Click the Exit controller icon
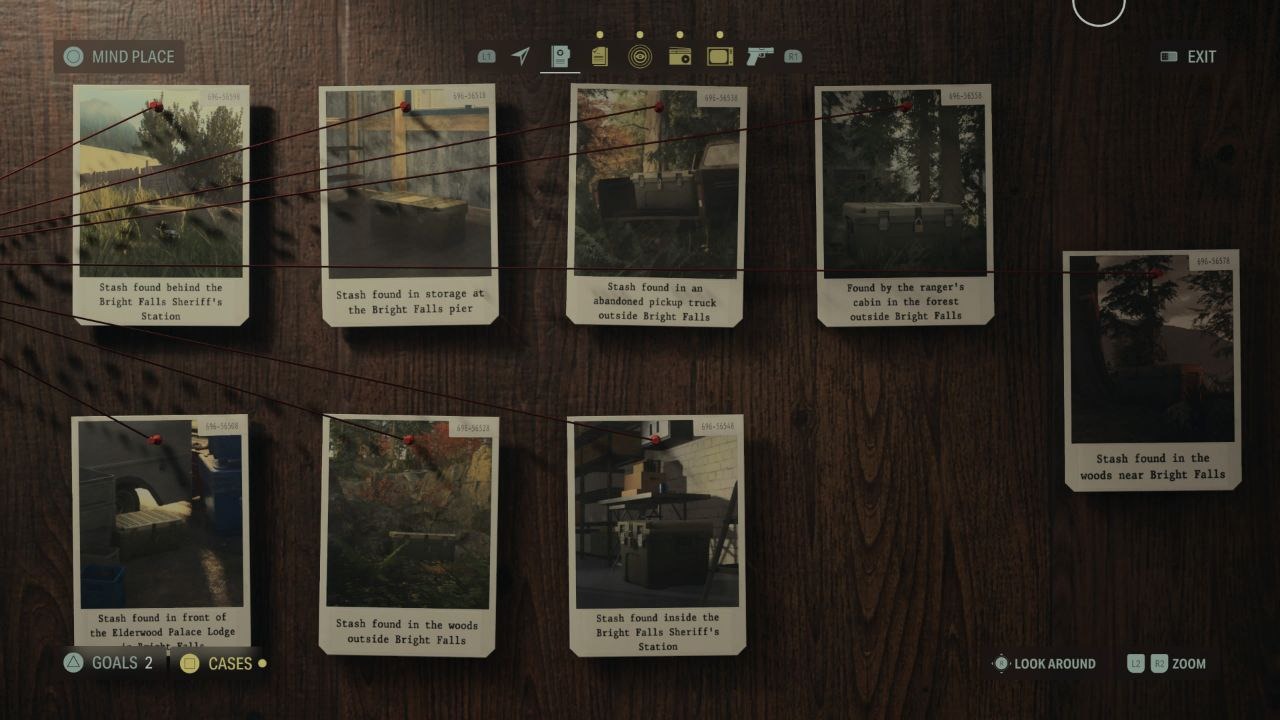This screenshot has width=1280, height=720. pyautogui.click(x=1169, y=57)
